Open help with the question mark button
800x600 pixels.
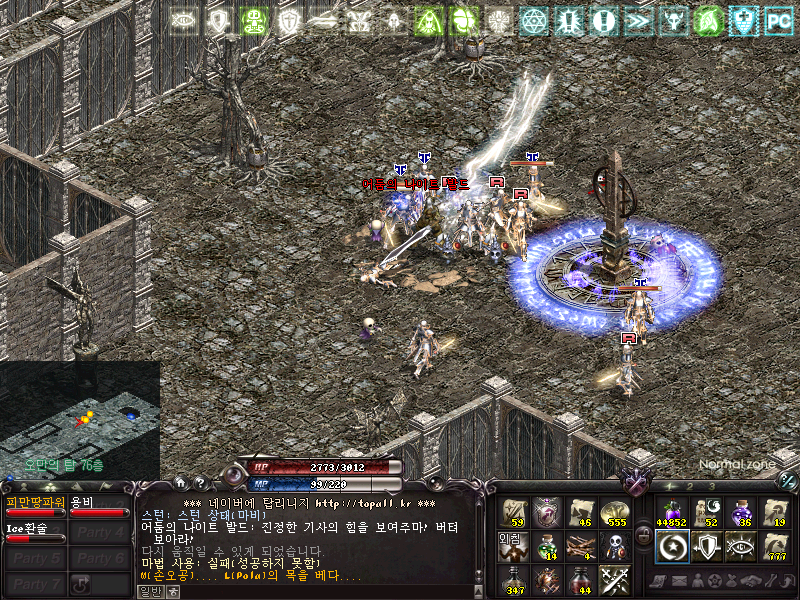pos(199,484)
